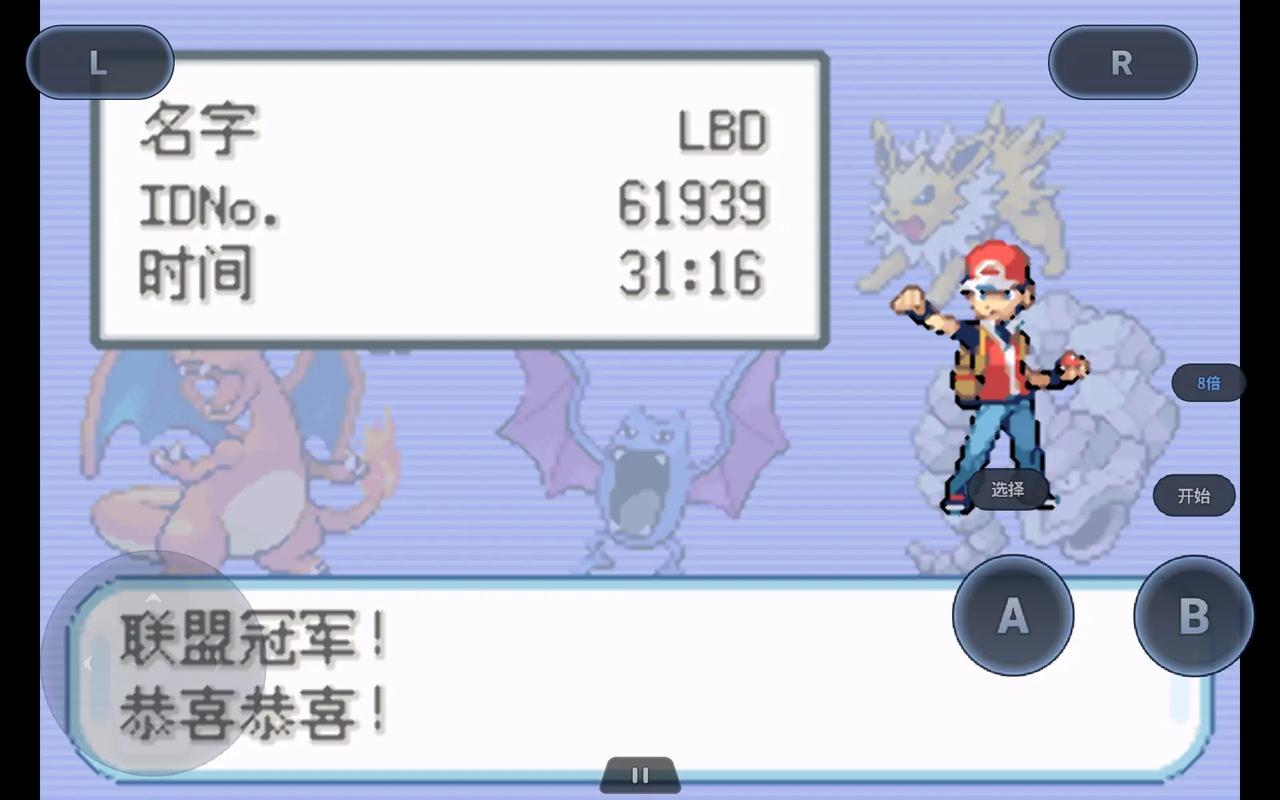The width and height of the screenshot is (1280, 800).
Task: Tap the virtual directional pad
Action: (x=152, y=662)
